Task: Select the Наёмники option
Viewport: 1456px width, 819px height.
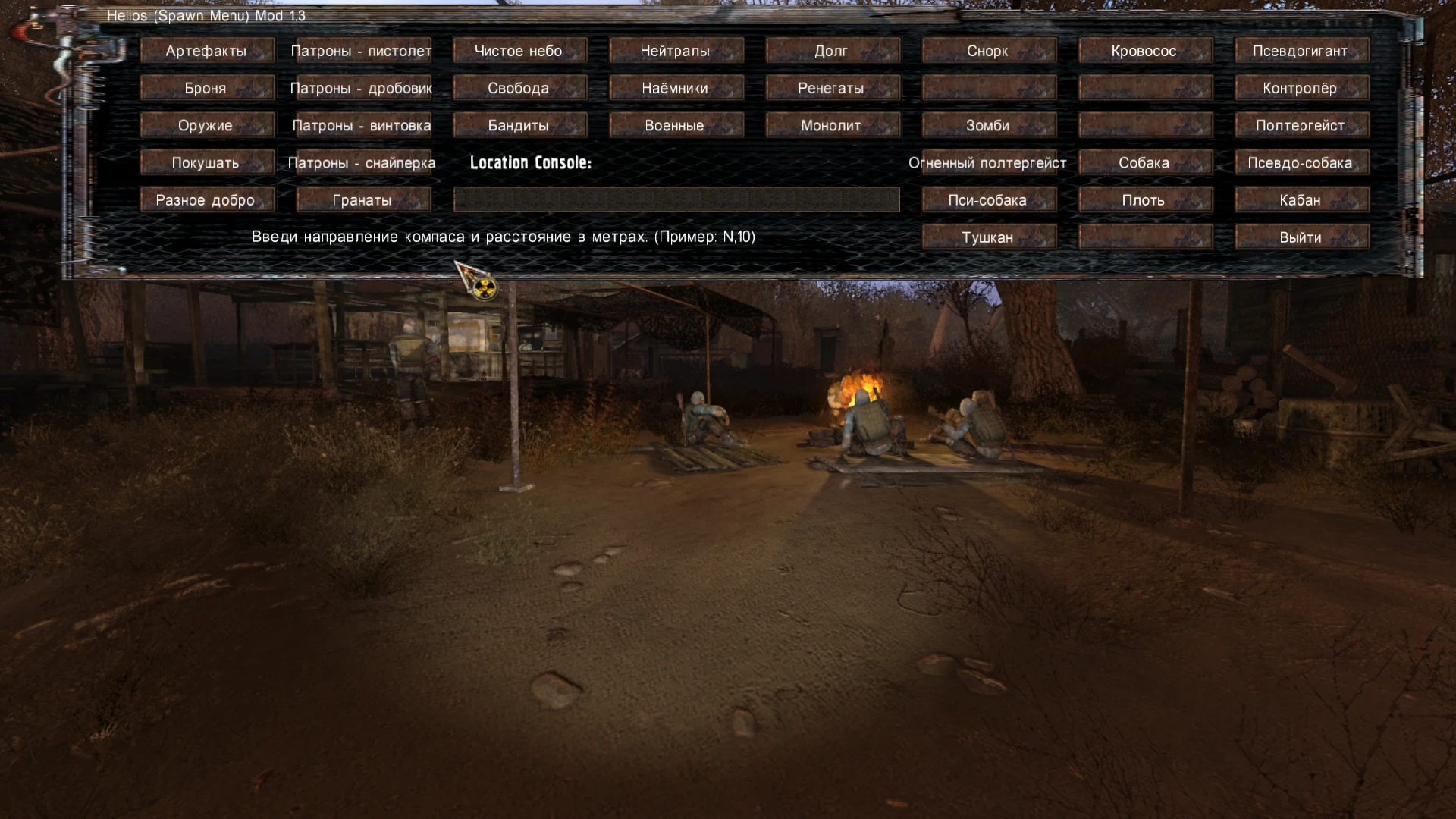Action: click(x=676, y=87)
